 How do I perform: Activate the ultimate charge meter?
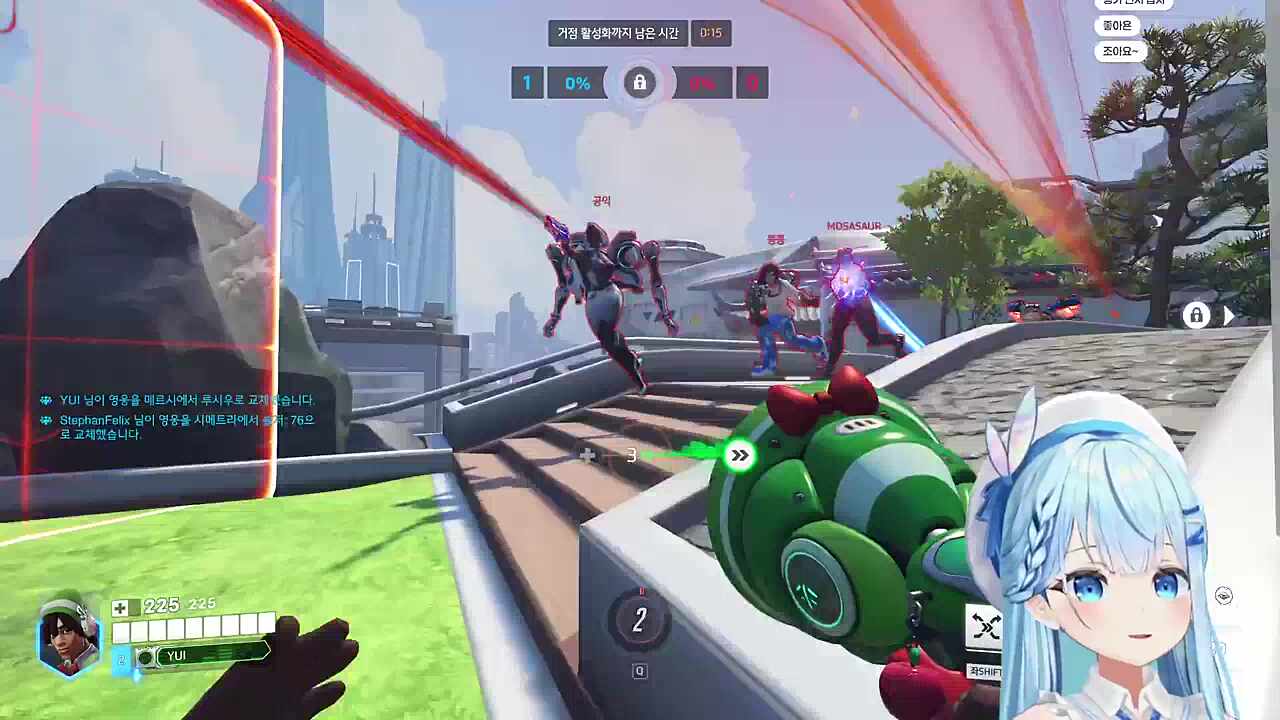(x=639, y=621)
